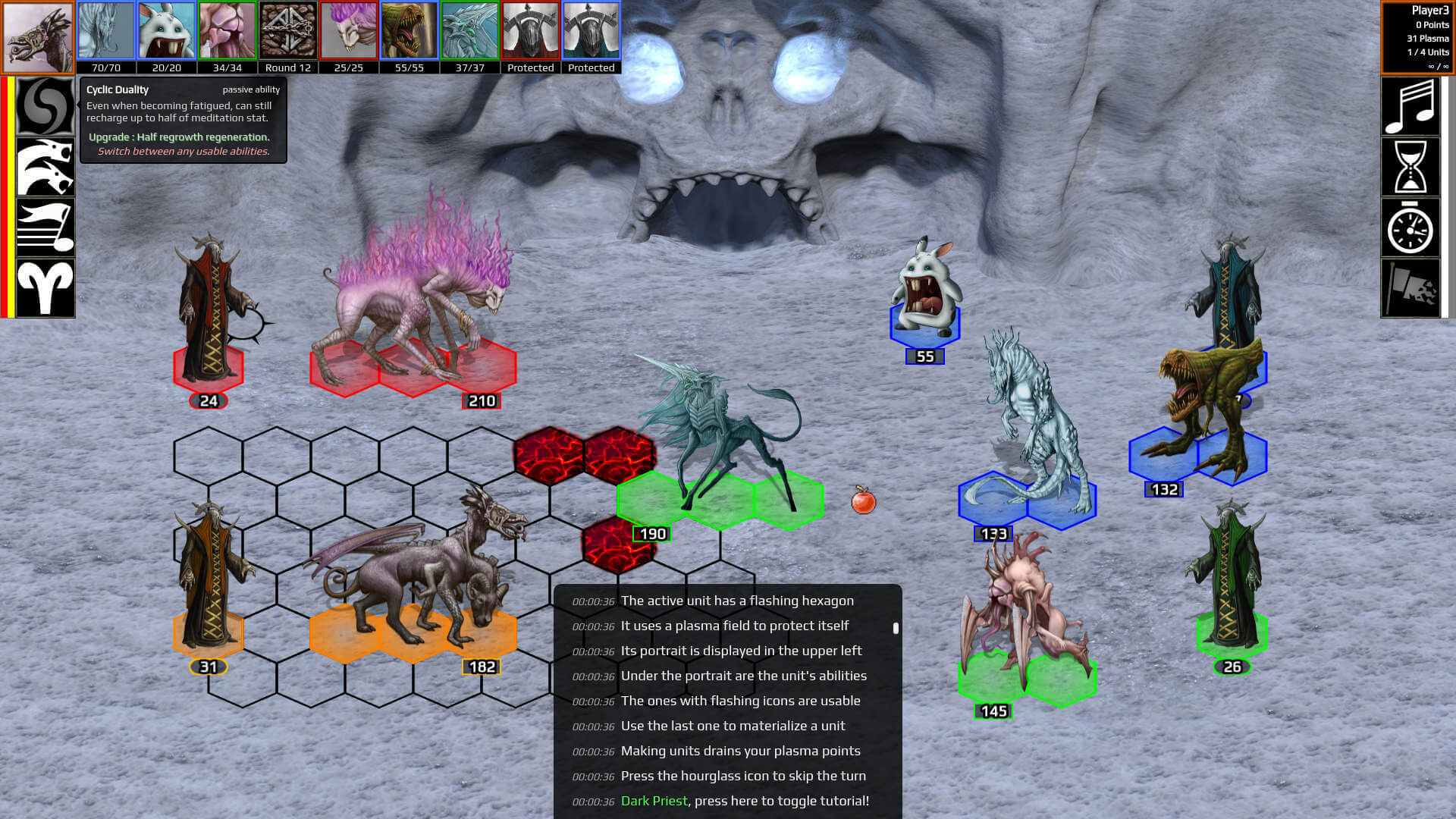The height and width of the screenshot is (819, 1456).
Task: Click the queue portrait showing 37/37
Action: point(470,31)
